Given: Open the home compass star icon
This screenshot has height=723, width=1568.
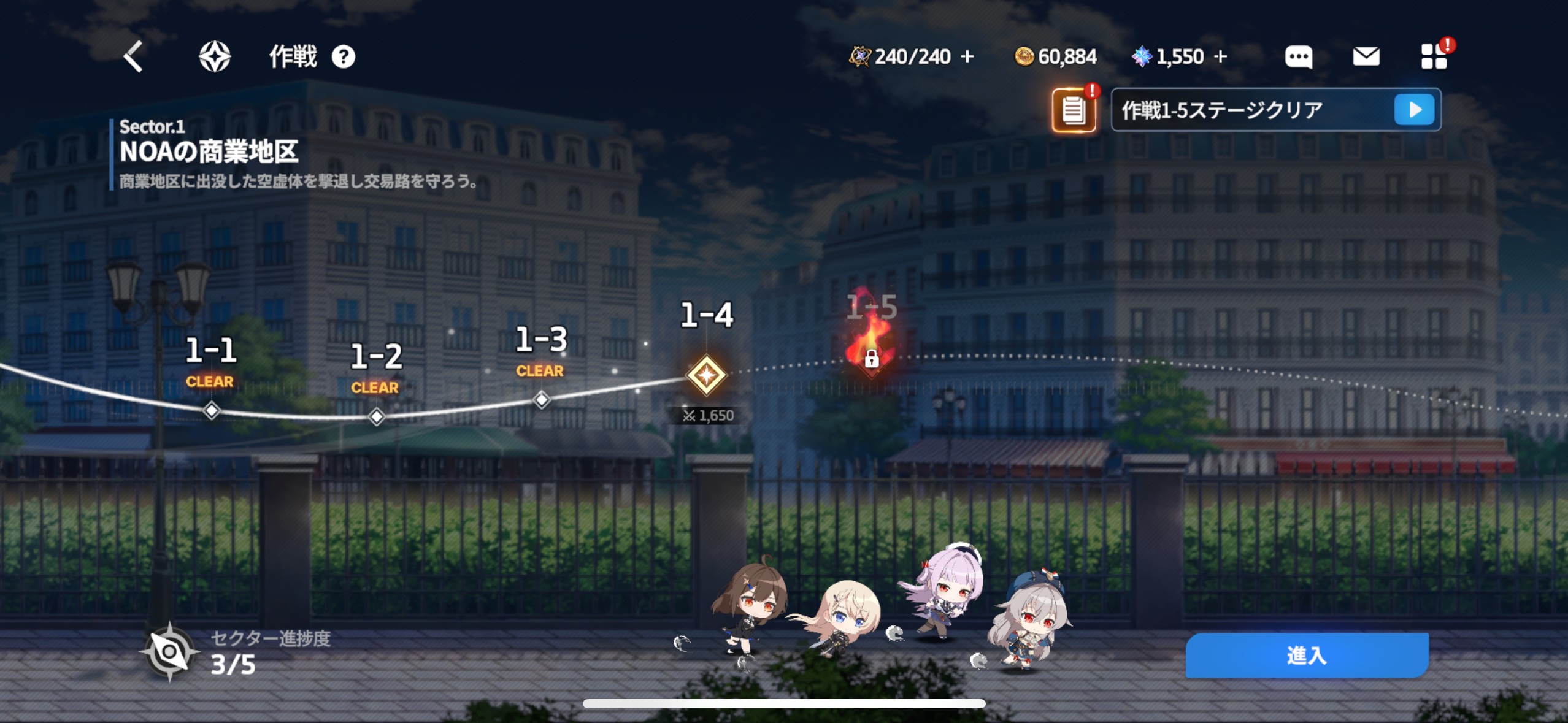Looking at the screenshot, I should [x=215, y=57].
